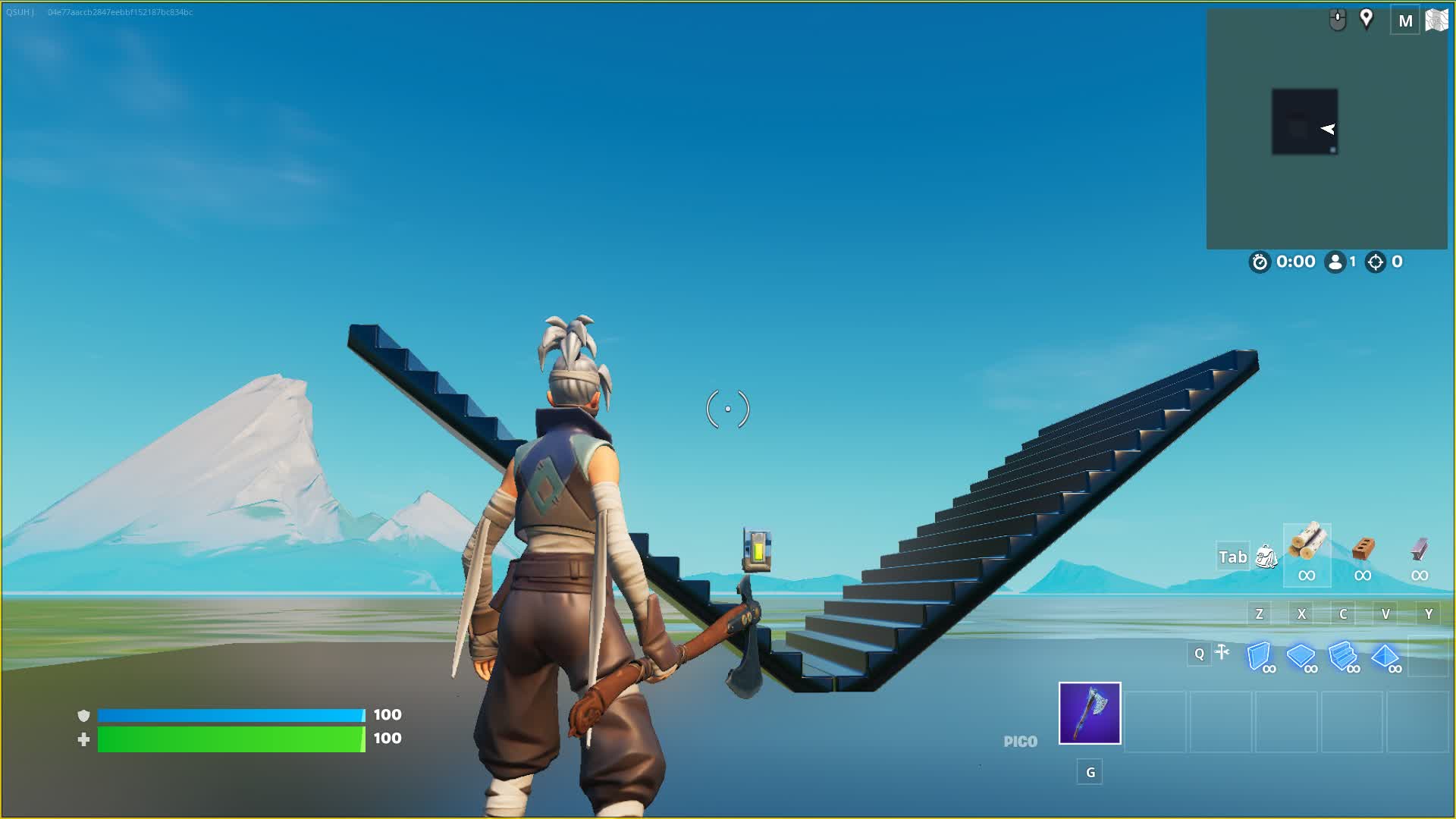Click the player count icon
Screen dimensions: 1456x819
point(1336,262)
